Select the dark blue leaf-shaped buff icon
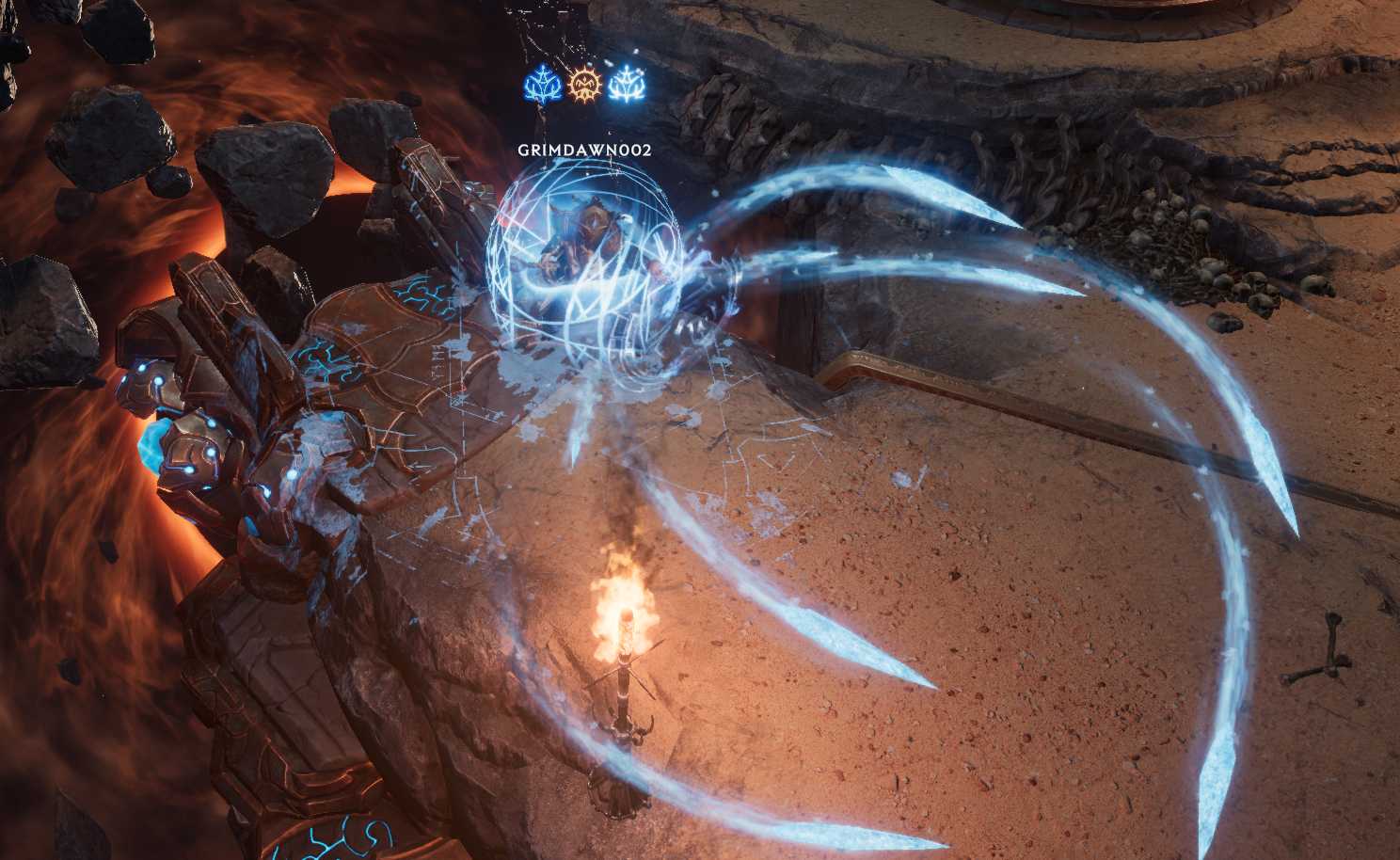The width and height of the screenshot is (1400, 860). [541, 87]
